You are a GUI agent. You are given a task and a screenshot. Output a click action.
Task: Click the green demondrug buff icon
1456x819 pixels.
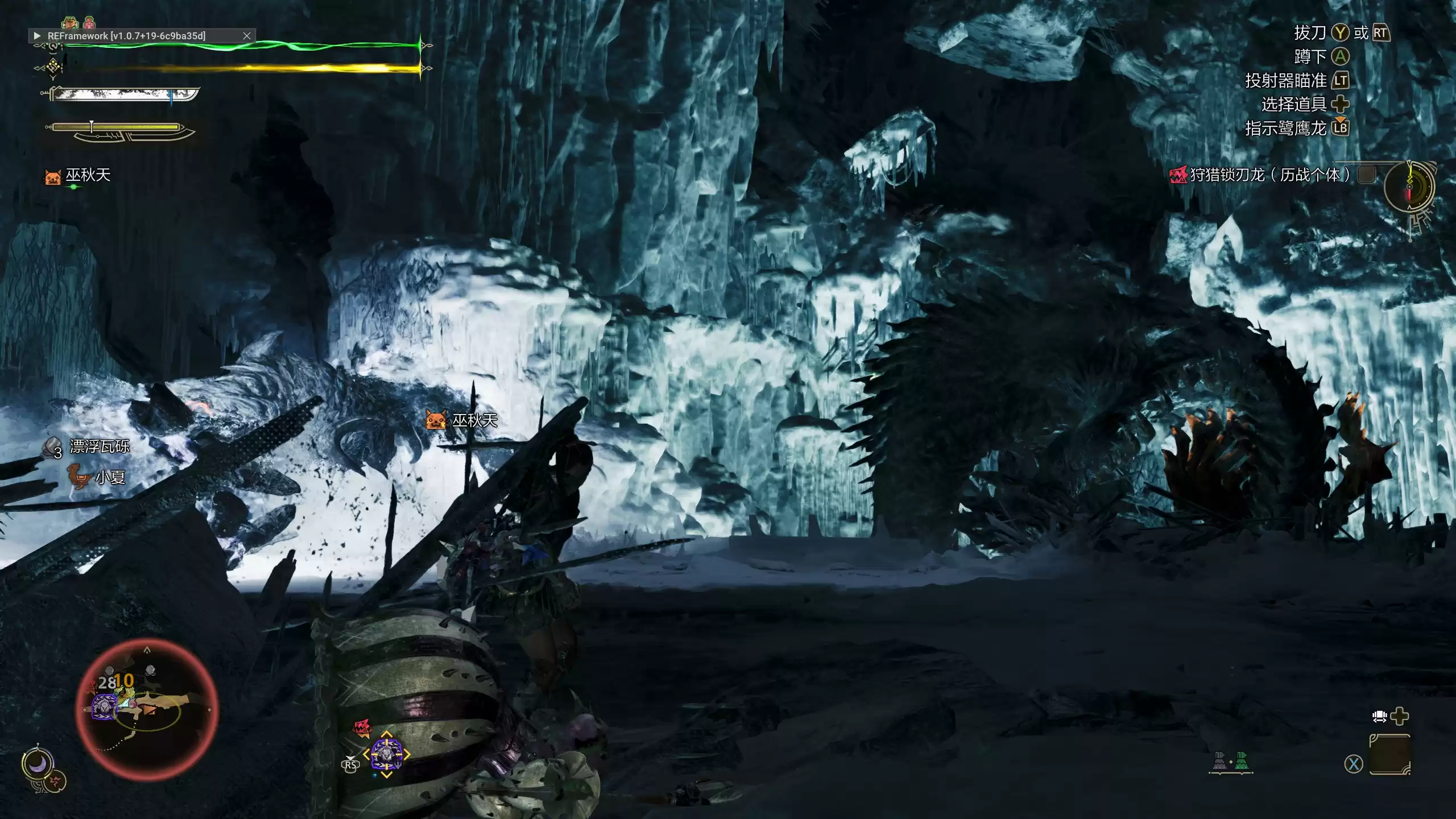70,23
